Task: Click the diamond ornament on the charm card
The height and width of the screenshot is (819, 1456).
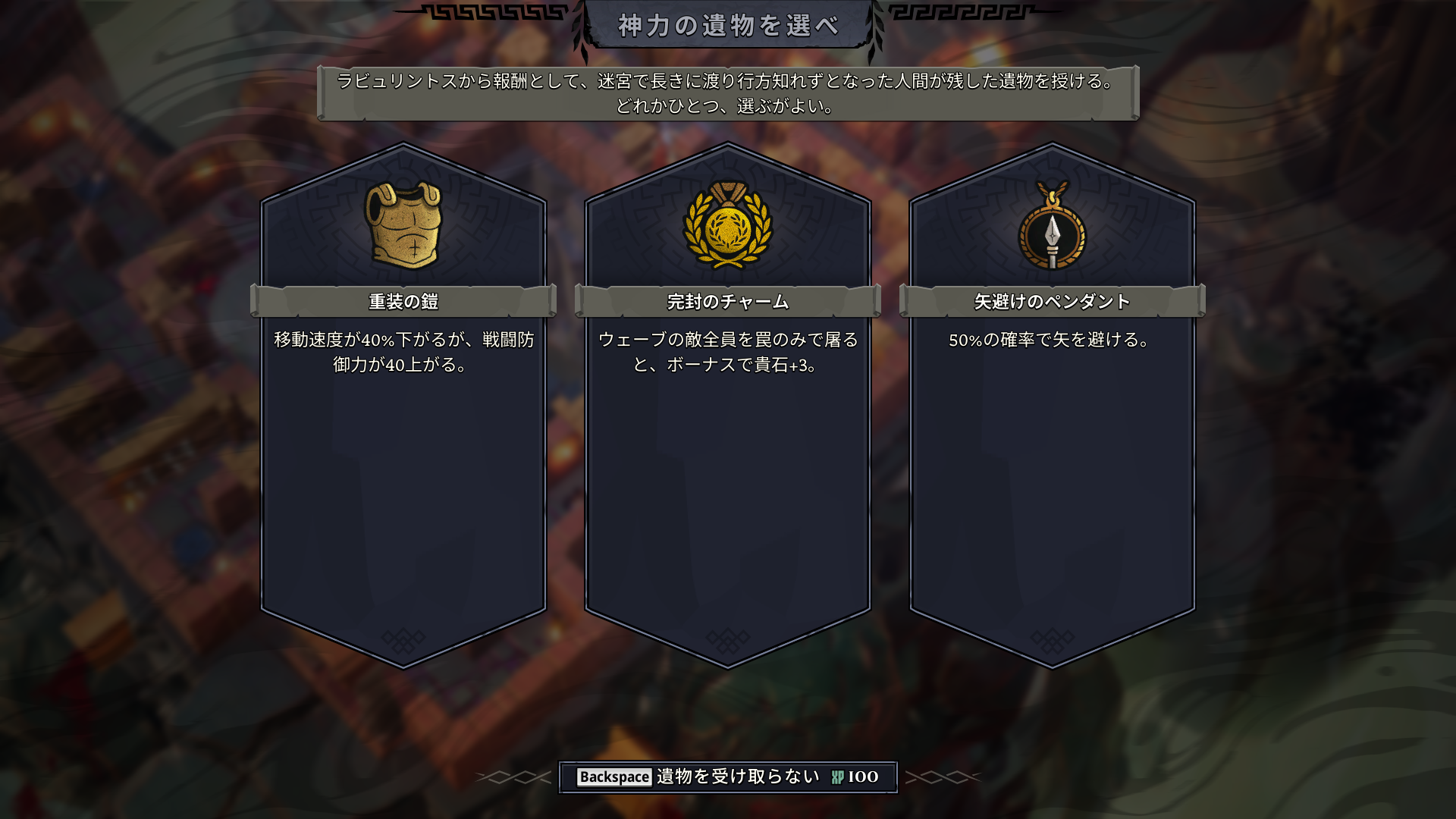Action: tap(726, 641)
